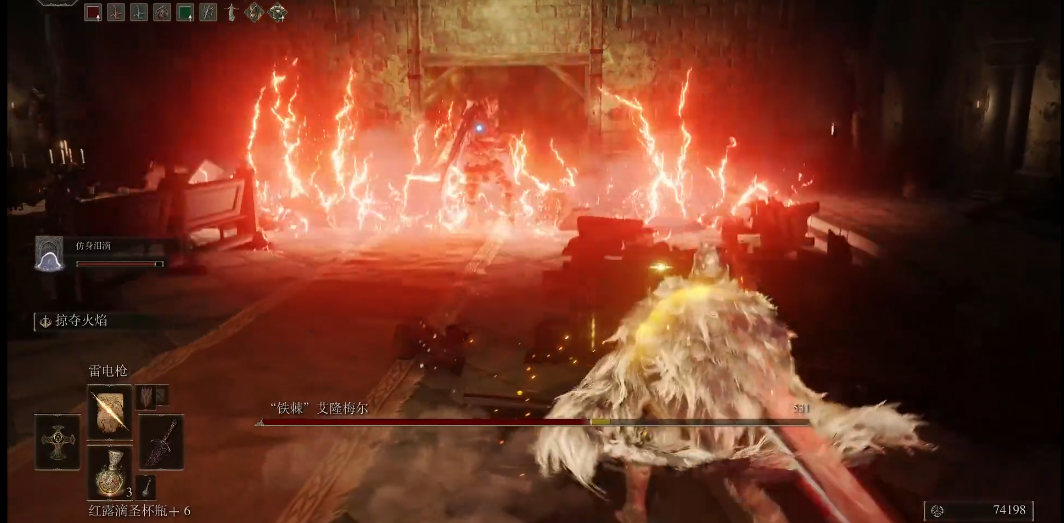Select the dagger weapon slot
The width and height of the screenshot is (1064, 523).
coord(160,440)
